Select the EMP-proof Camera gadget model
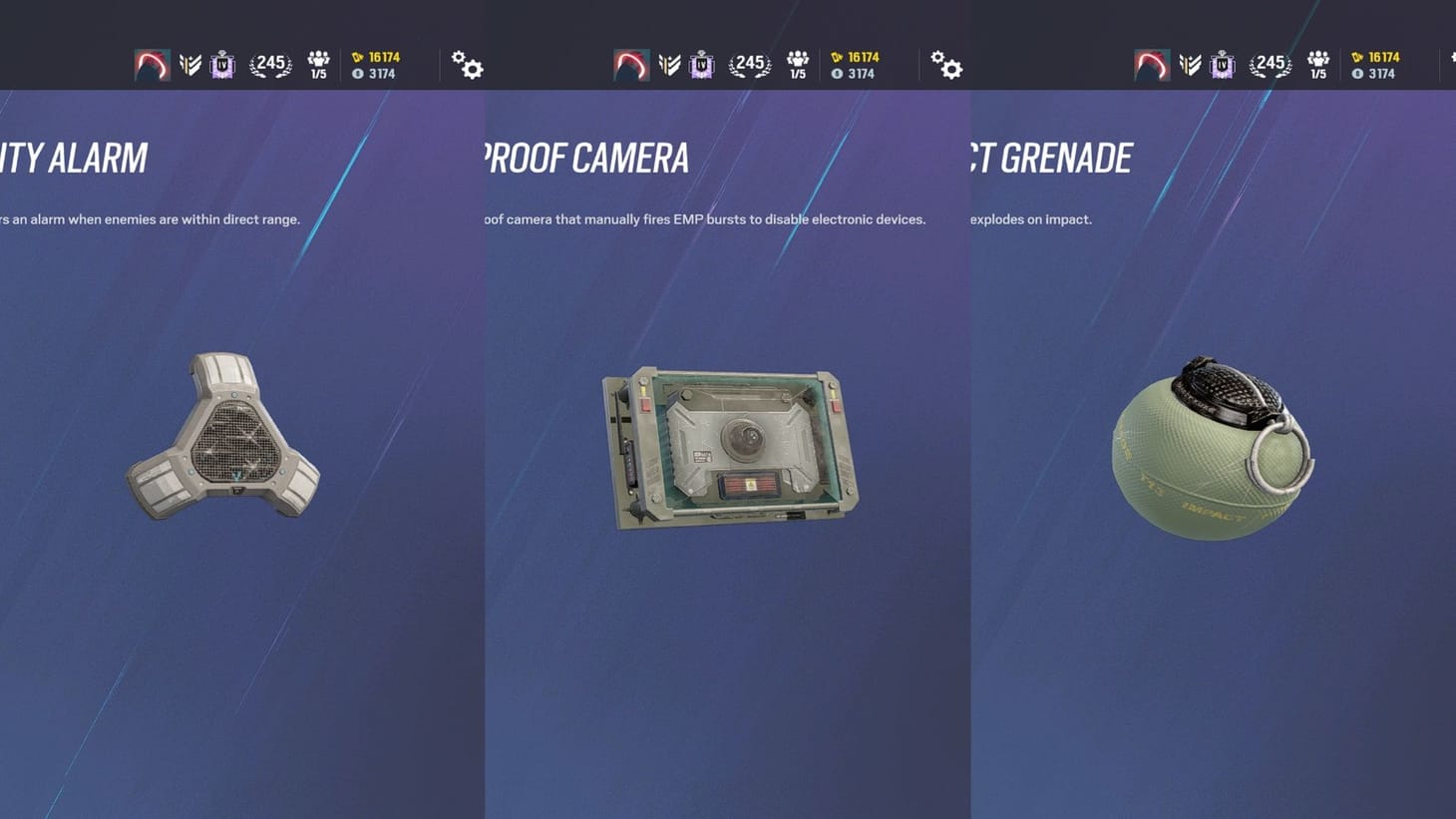Image resolution: width=1456 pixels, height=819 pixels. tap(728, 449)
